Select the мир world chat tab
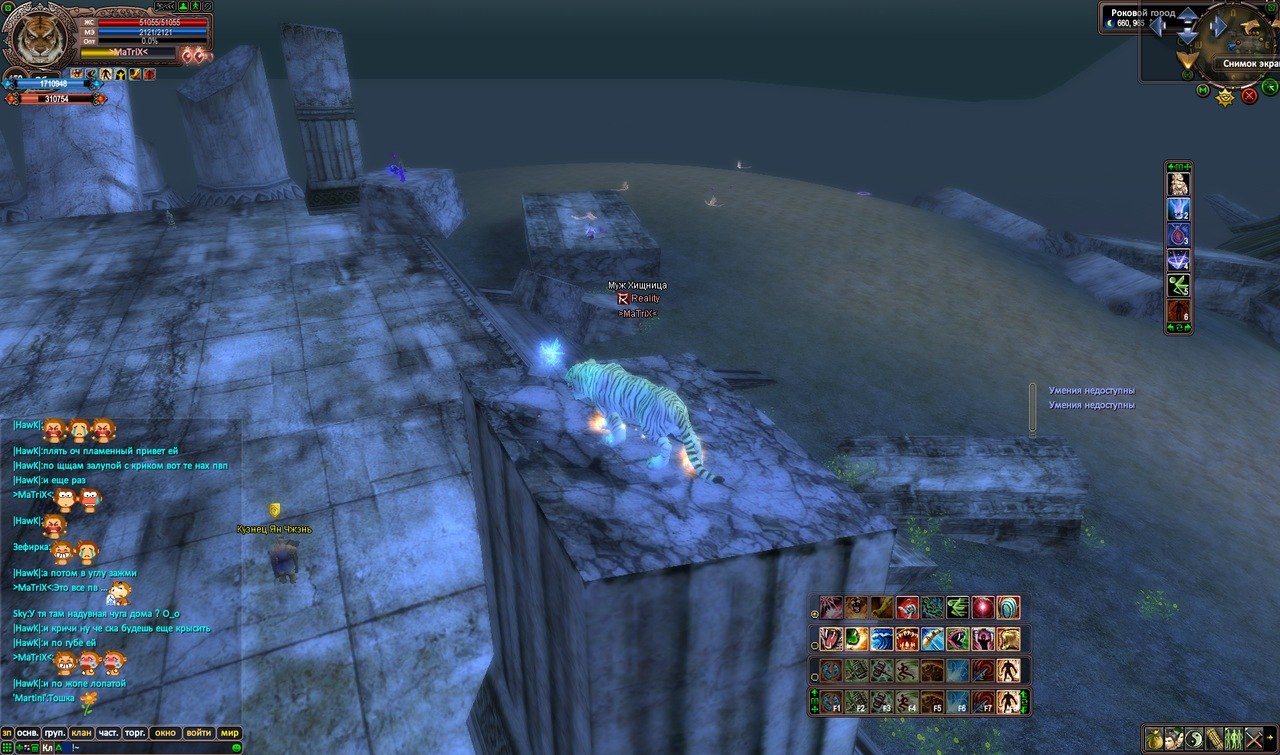The height and width of the screenshot is (755, 1280). pyautogui.click(x=230, y=732)
